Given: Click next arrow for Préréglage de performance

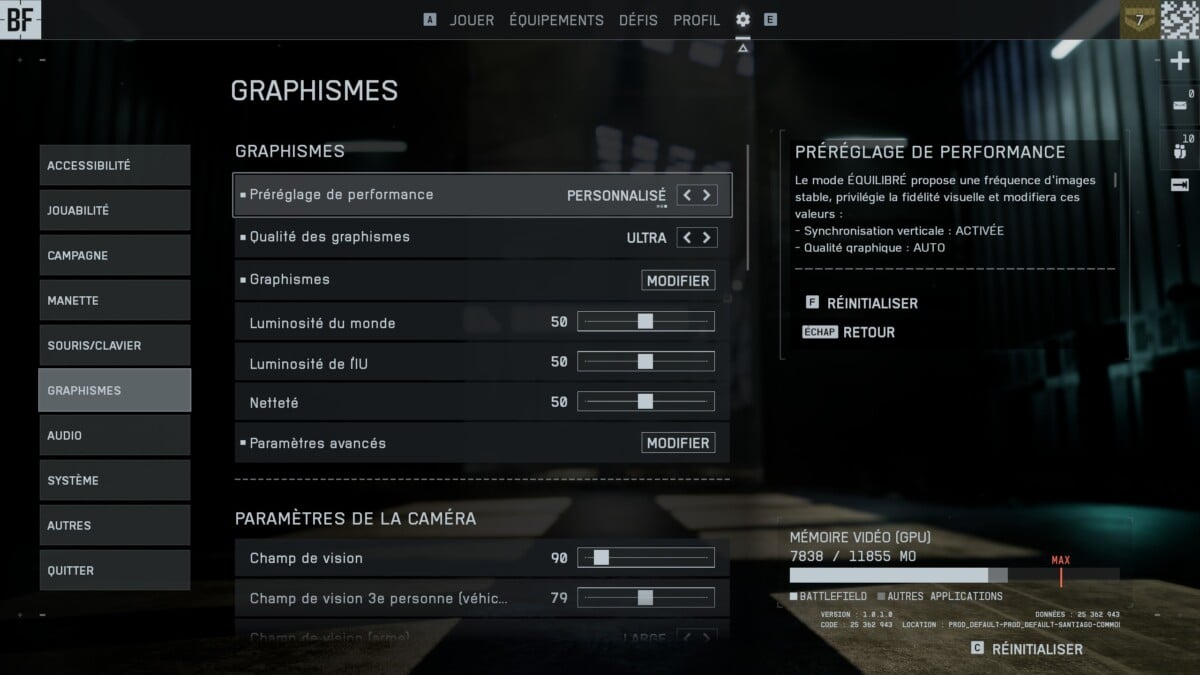Looking at the screenshot, I should click(707, 195).
